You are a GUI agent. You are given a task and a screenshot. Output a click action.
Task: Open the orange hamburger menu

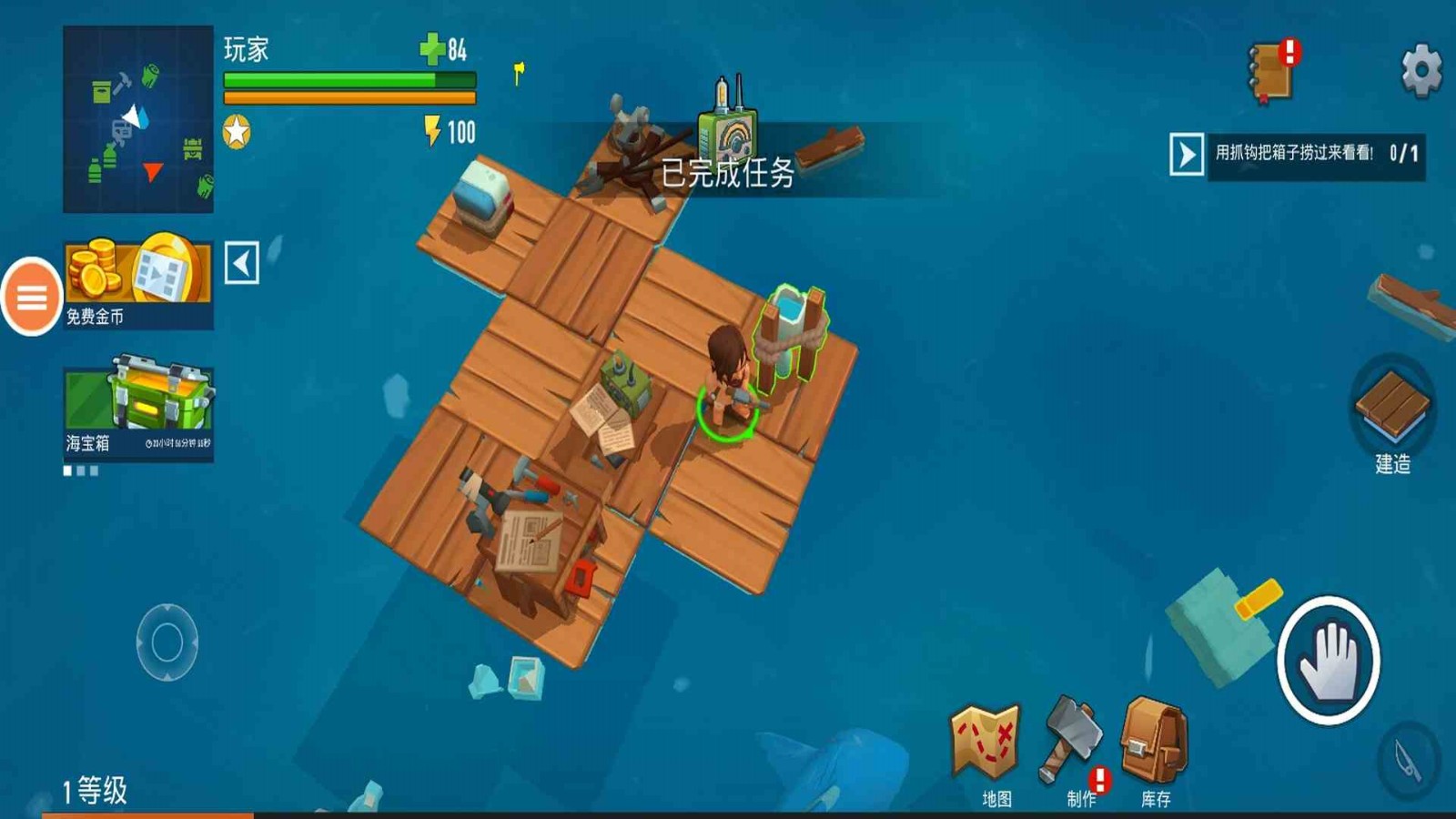point(32,297)
